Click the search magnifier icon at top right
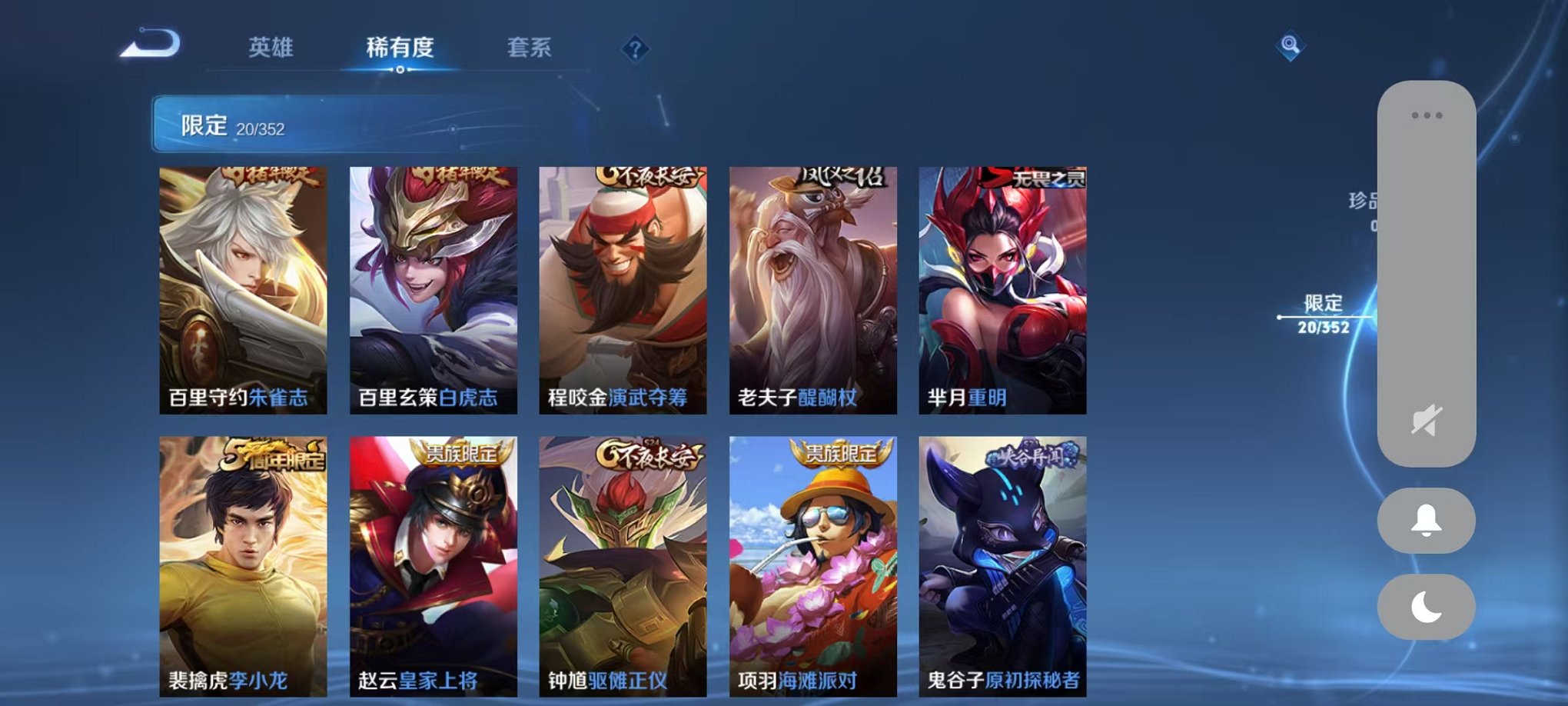Image resolution: width=1568 pixels, height=706 pixels. click(x=1291, y=48)
